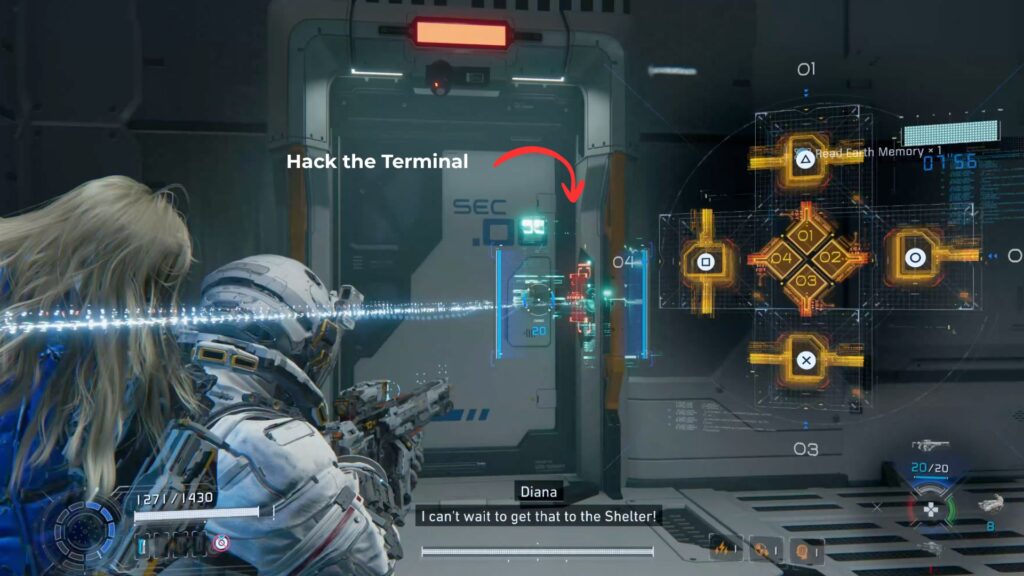Activate the orange head-profile skill icon

click(x=800, y=549)
